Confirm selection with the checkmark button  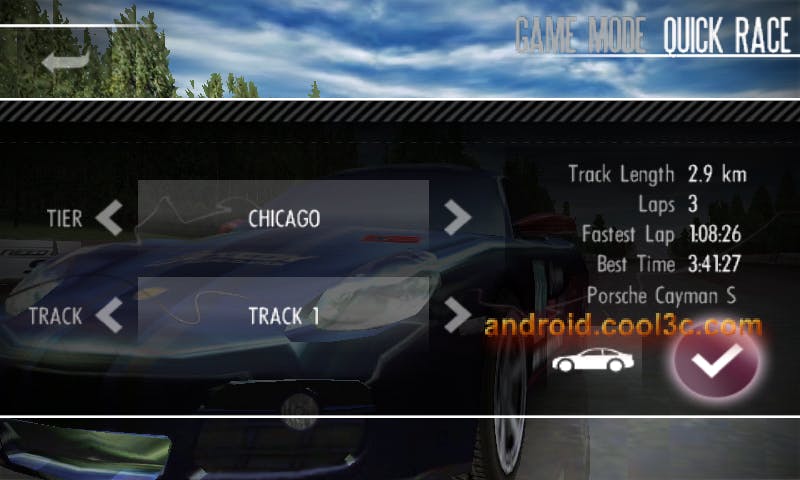(x=716, y=360)
